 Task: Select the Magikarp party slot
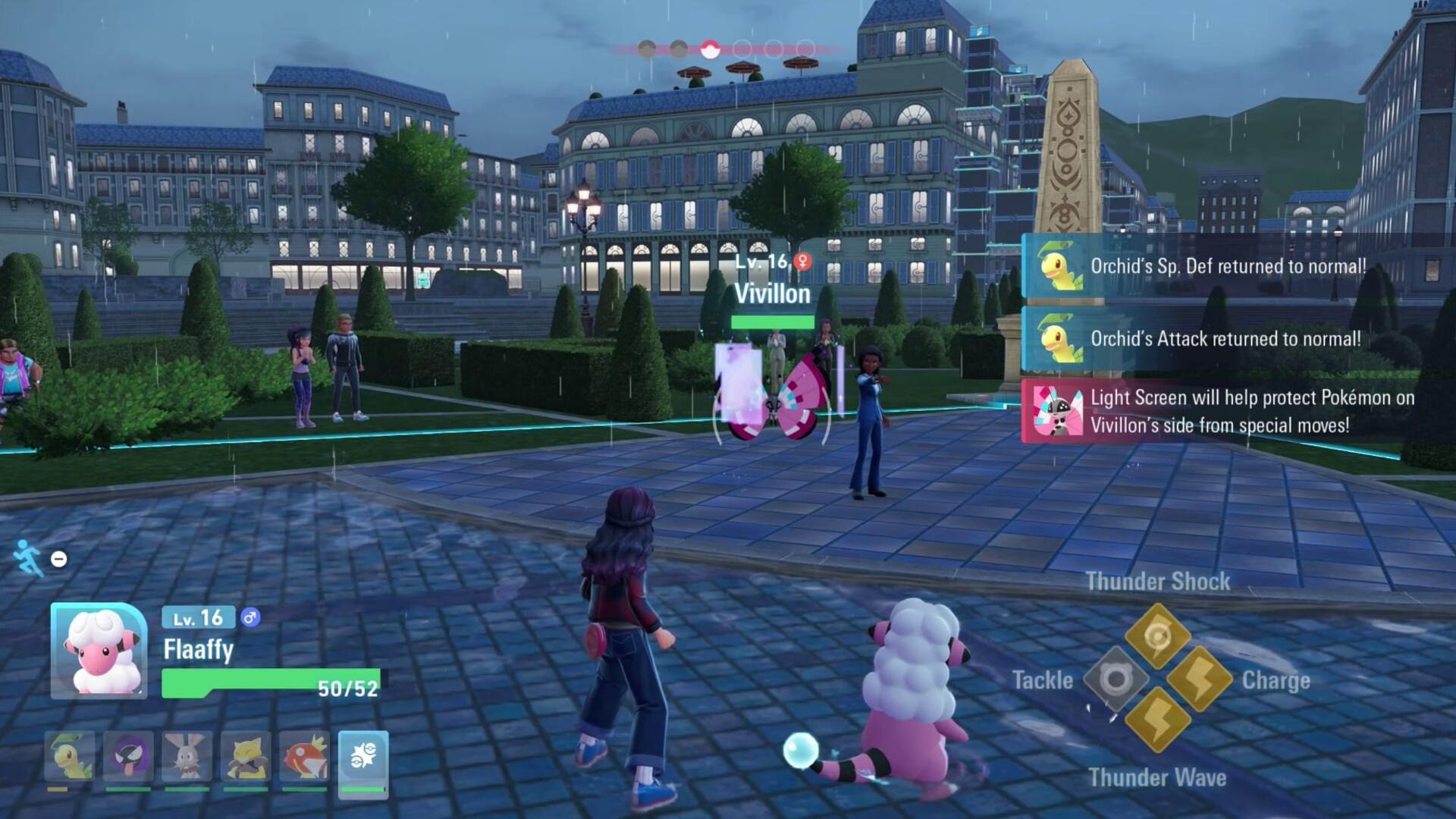[x=304, y=756]
